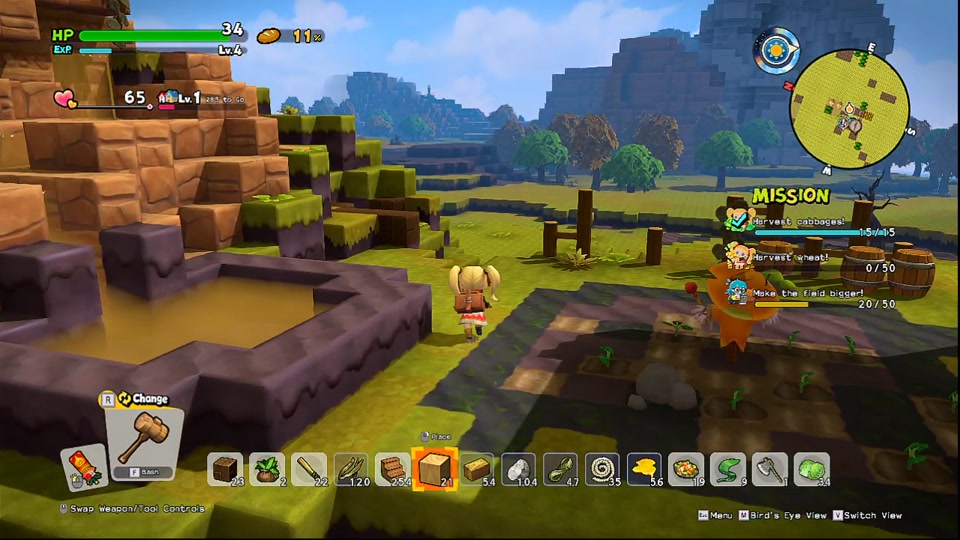The width and height of the screenshot is (960, 540).
Task: Select the 'Harvest wheat!' mission entry
Action: [x=790, y=257]
